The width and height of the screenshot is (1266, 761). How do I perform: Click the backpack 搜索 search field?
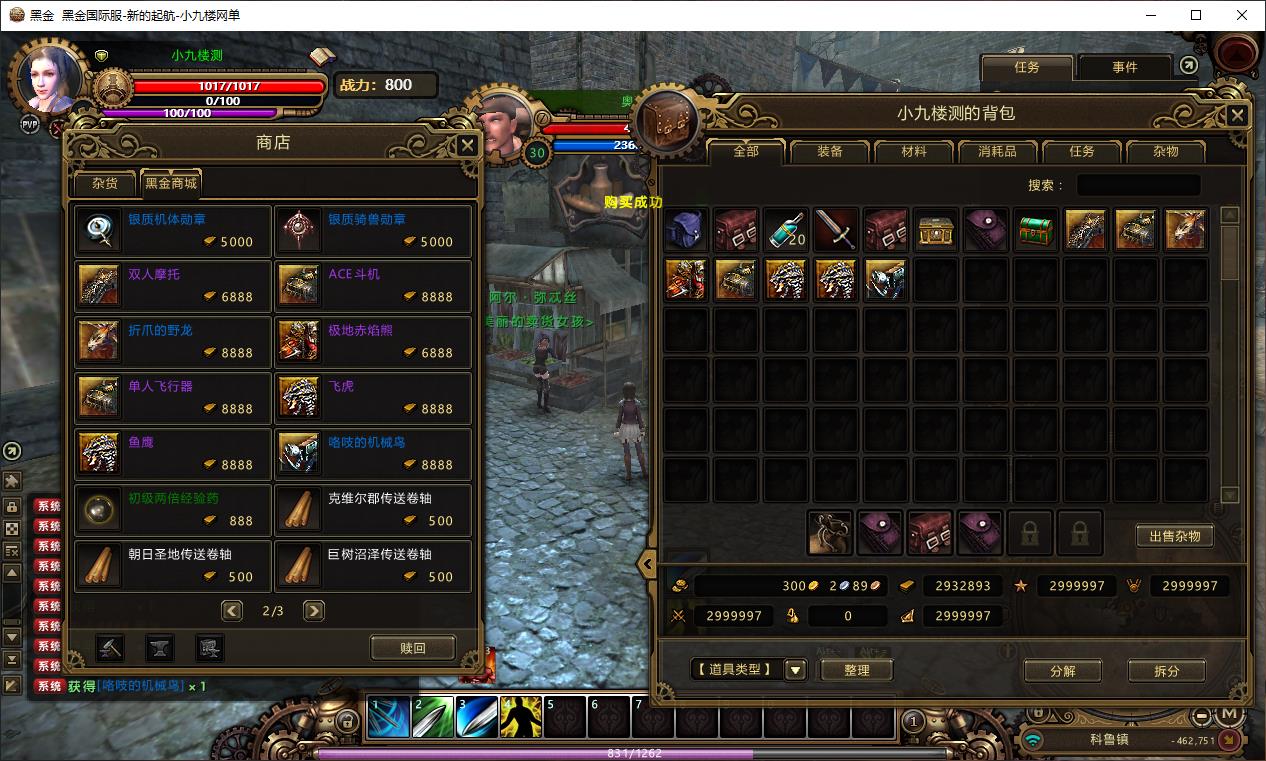pos(1138,185)
